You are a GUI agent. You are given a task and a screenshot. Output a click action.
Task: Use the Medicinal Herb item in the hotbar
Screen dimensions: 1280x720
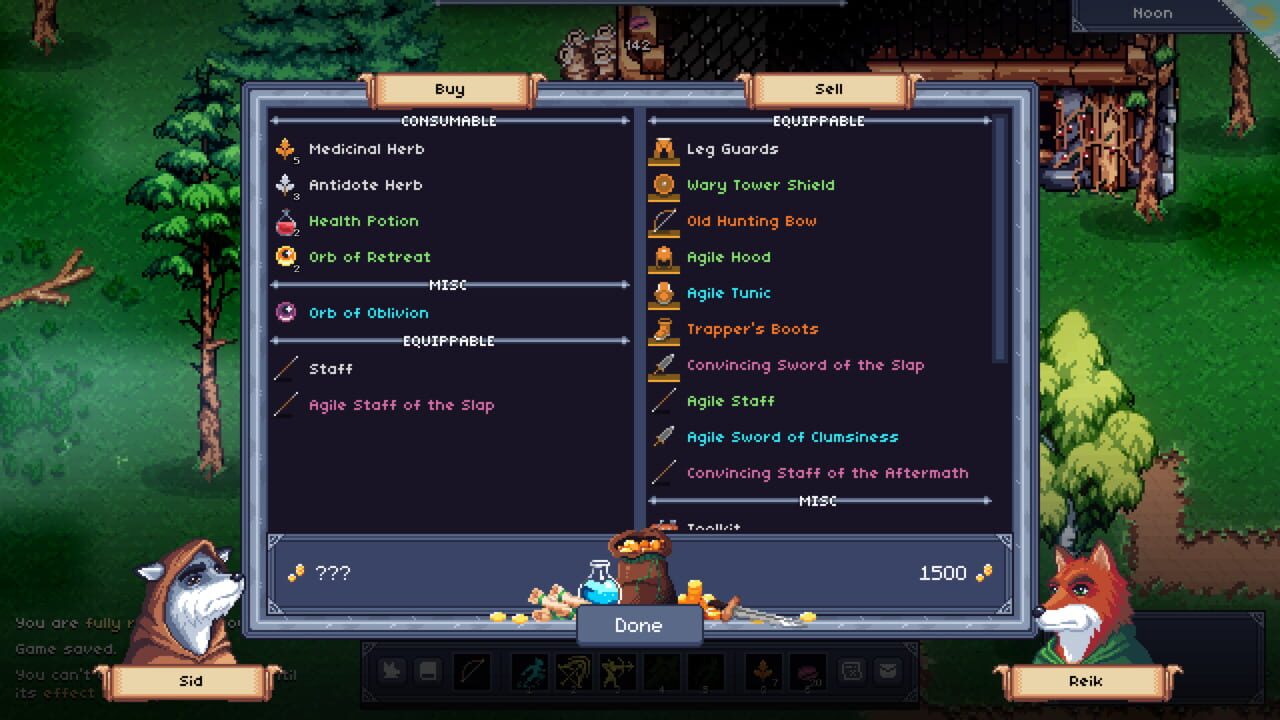pos(762,671)
